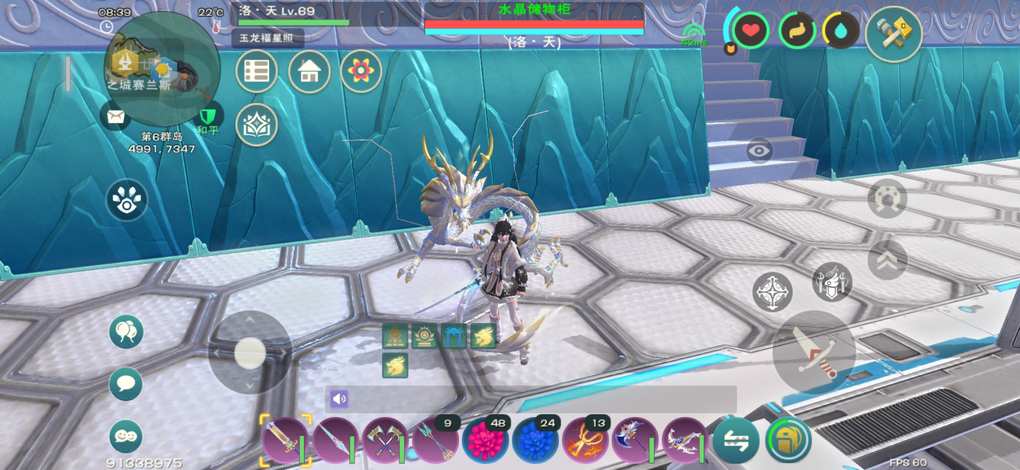Select the blue flower item slot
This screenshot has width=1020, height=470.
click(535, 439)
